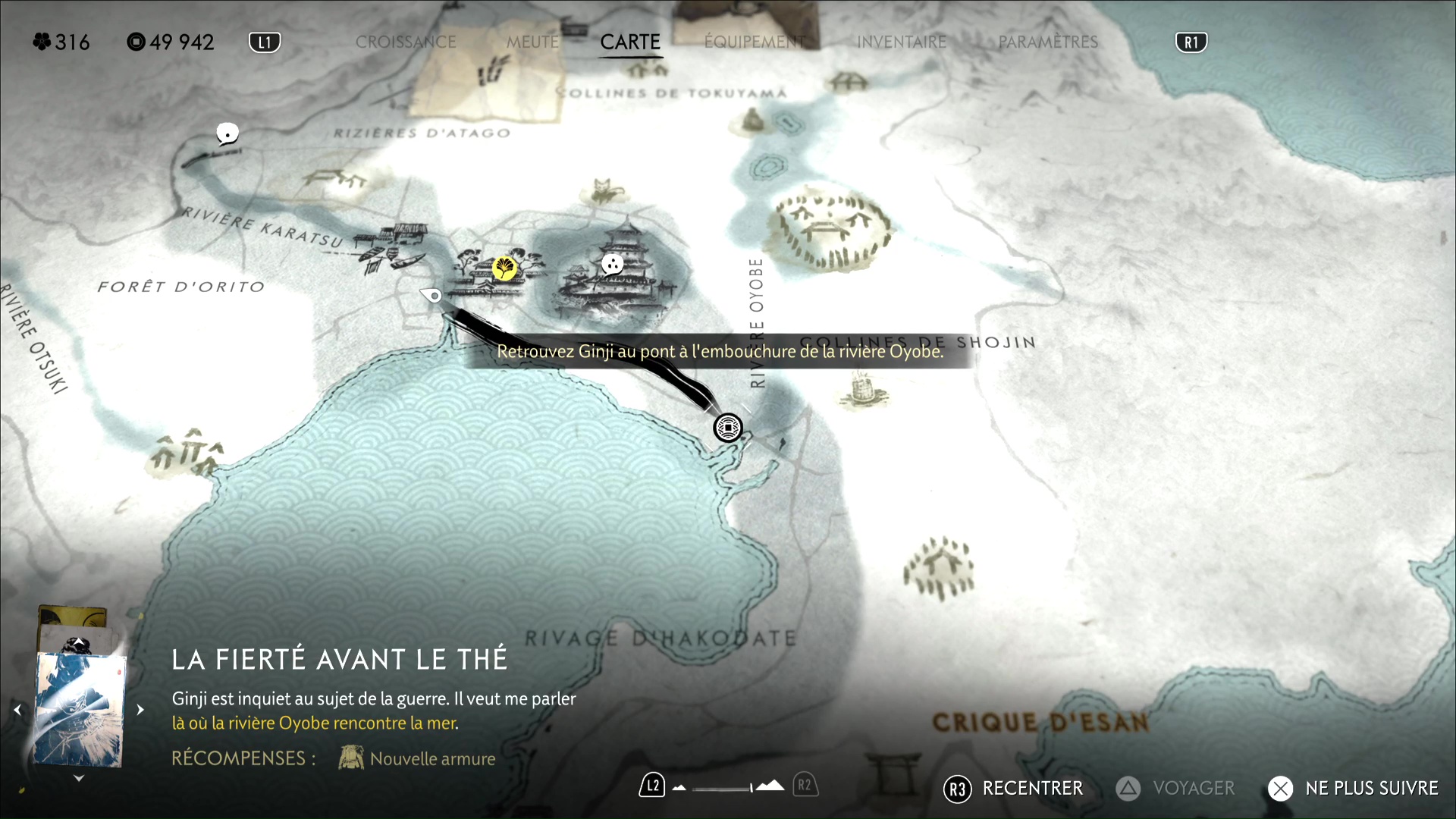Viewport: 1456px width, 819px height.
Task: Select the Carte tab
Action: click(x=630, y=42)
